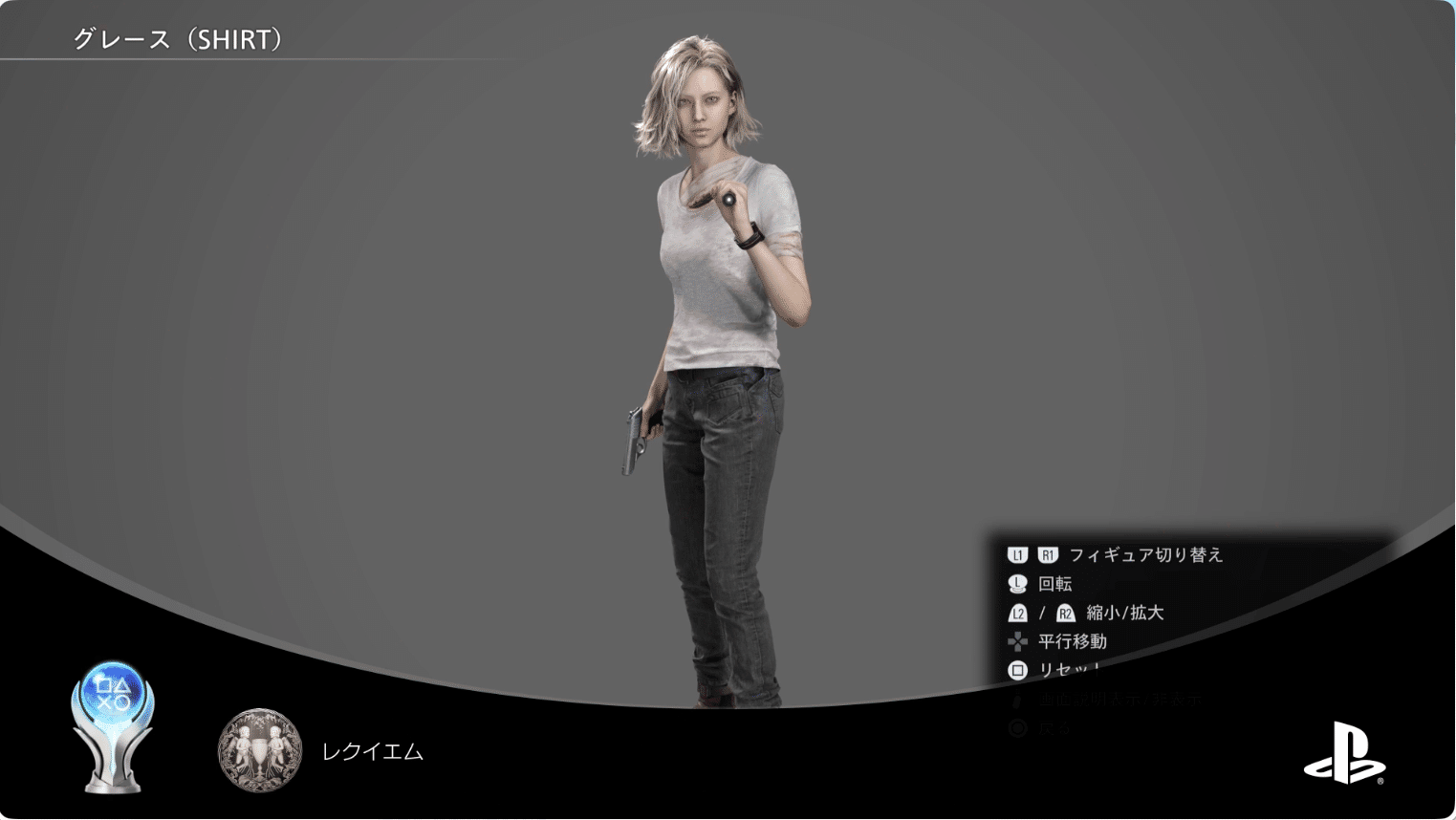This screenshot has height=820, width=1456.
Task: Select the D-pad 平行移動 translate icon
Action: pyautogui.click(x=1017, y=641)
